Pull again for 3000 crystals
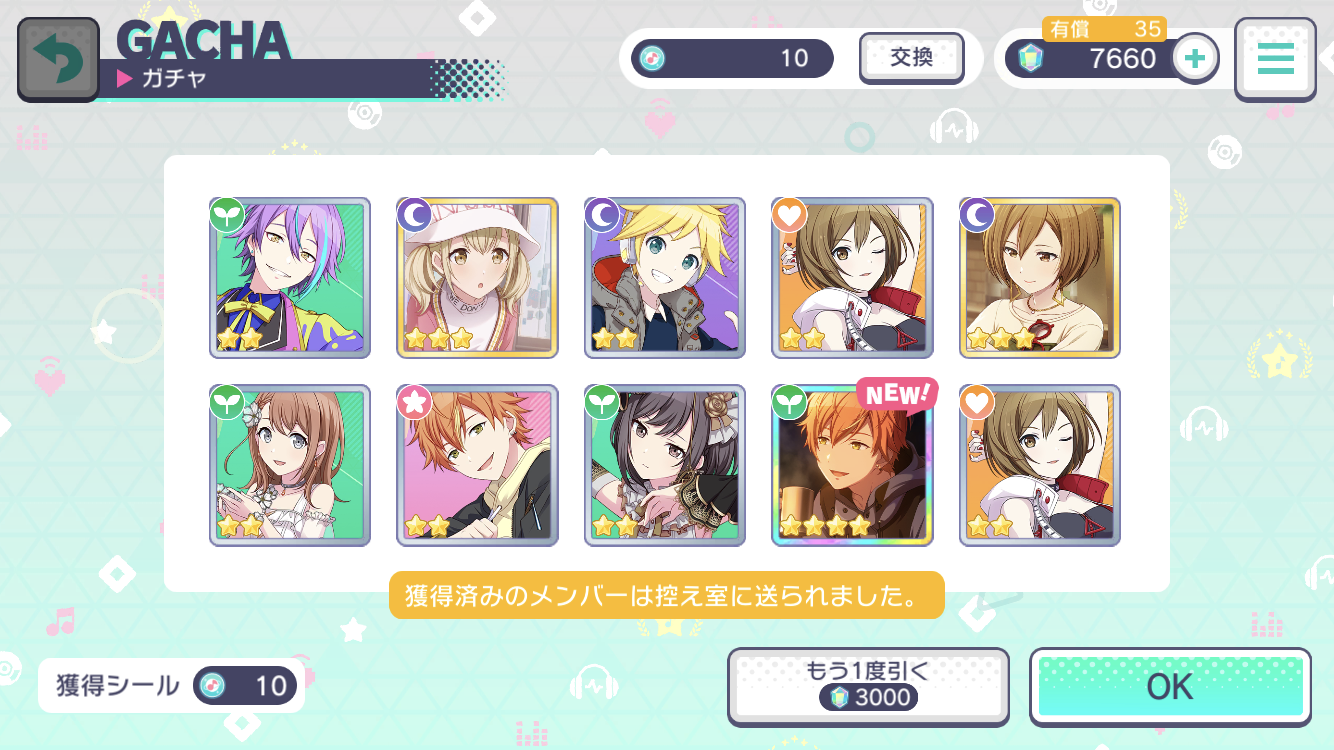Viewport: 1334px width, 750px height. coord(867,687)
